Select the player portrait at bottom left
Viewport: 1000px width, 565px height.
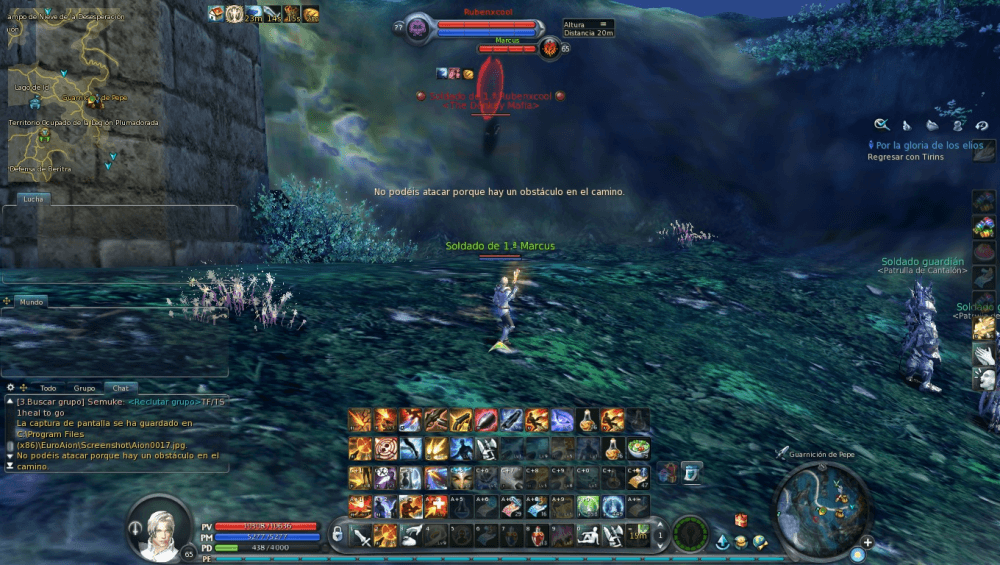pyautogui.click(x=158, y=526)
